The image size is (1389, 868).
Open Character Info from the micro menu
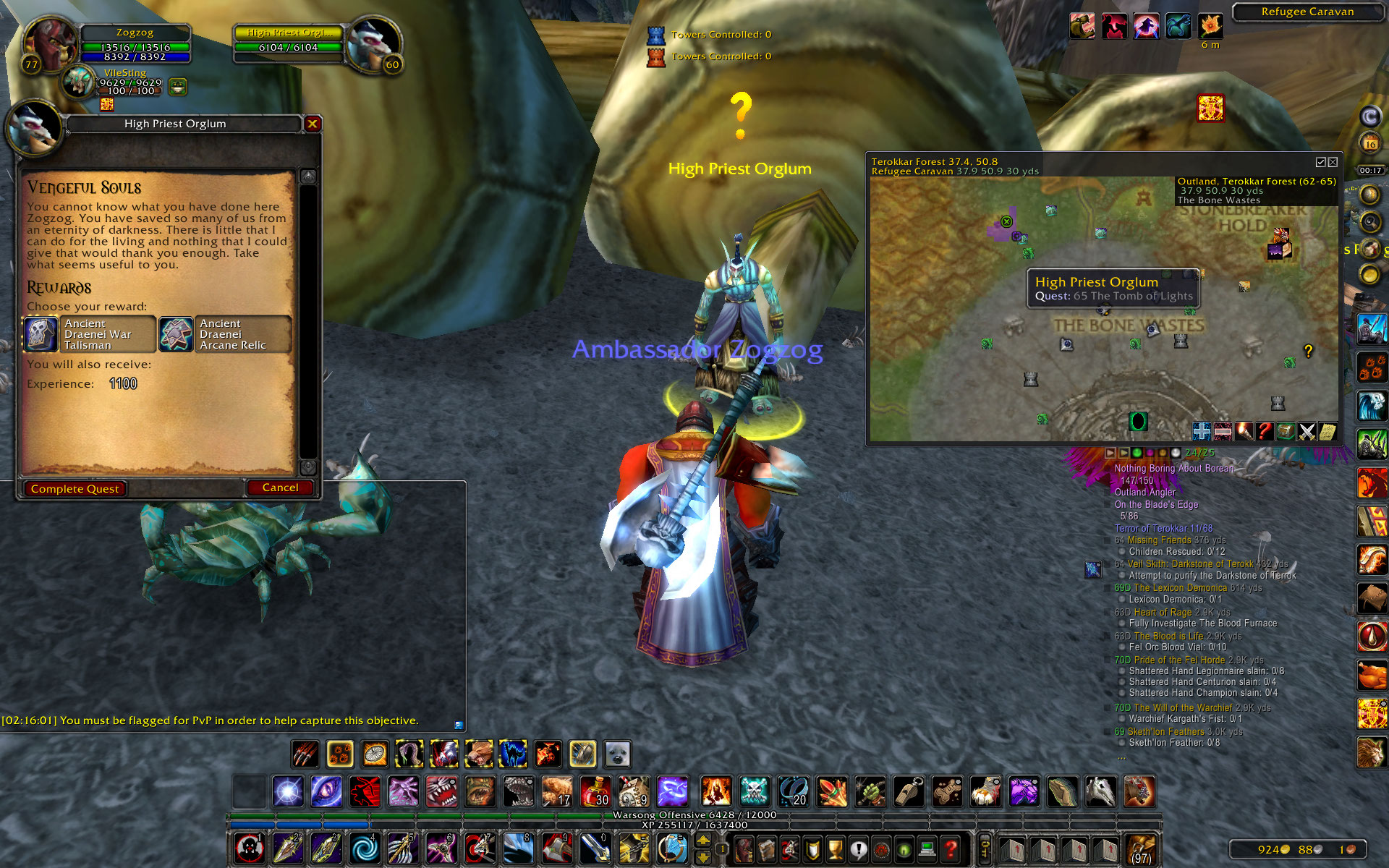tap(743, 848)
